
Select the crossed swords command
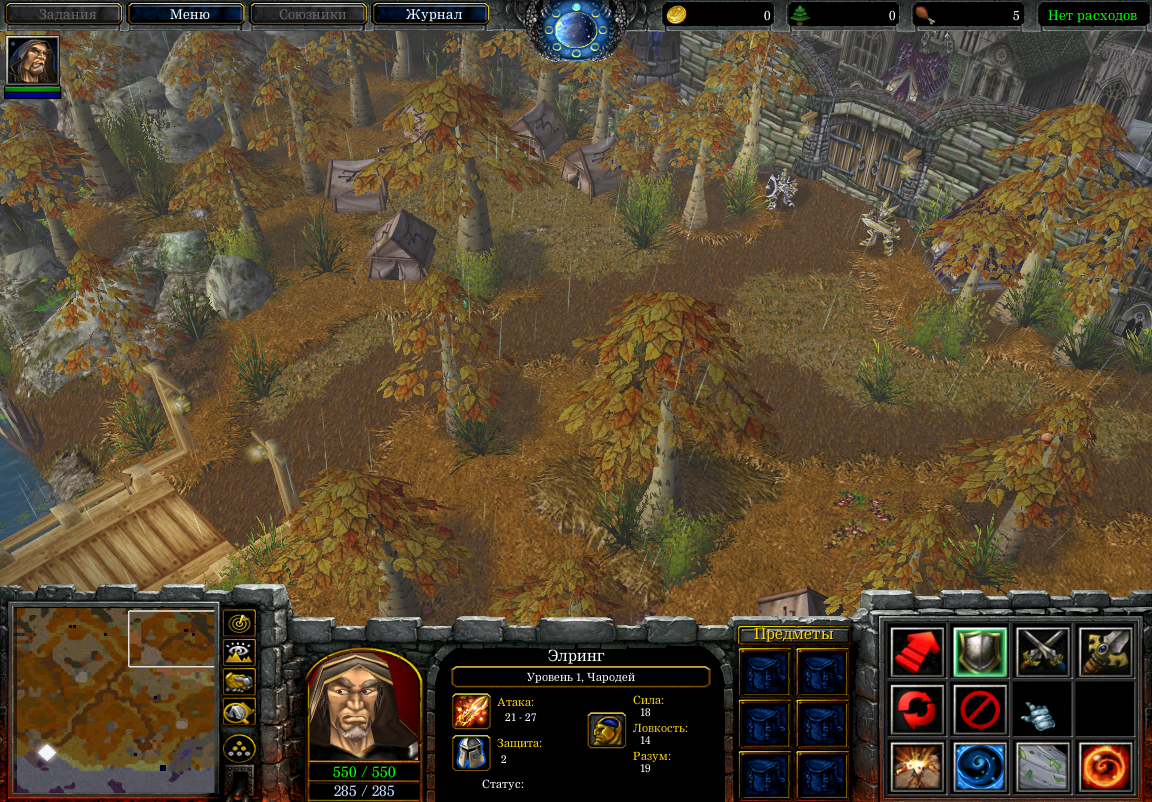pyautogui.click(x=1042, y=652)
